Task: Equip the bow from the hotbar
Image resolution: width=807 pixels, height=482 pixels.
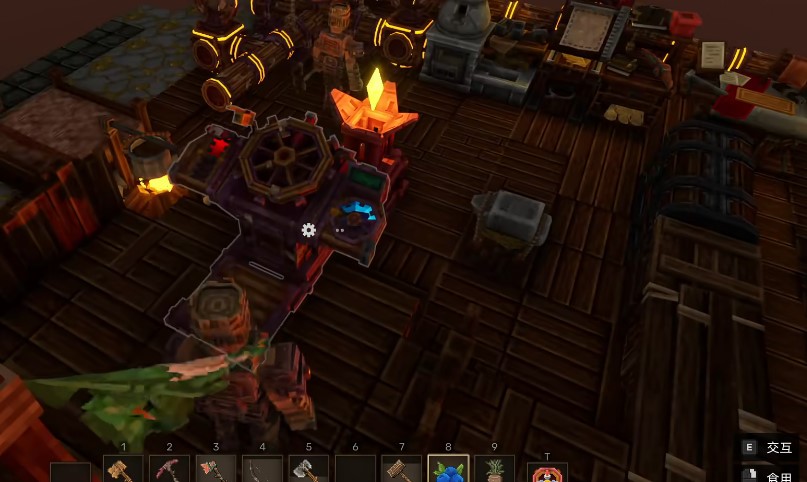Action: coord(262,470)
